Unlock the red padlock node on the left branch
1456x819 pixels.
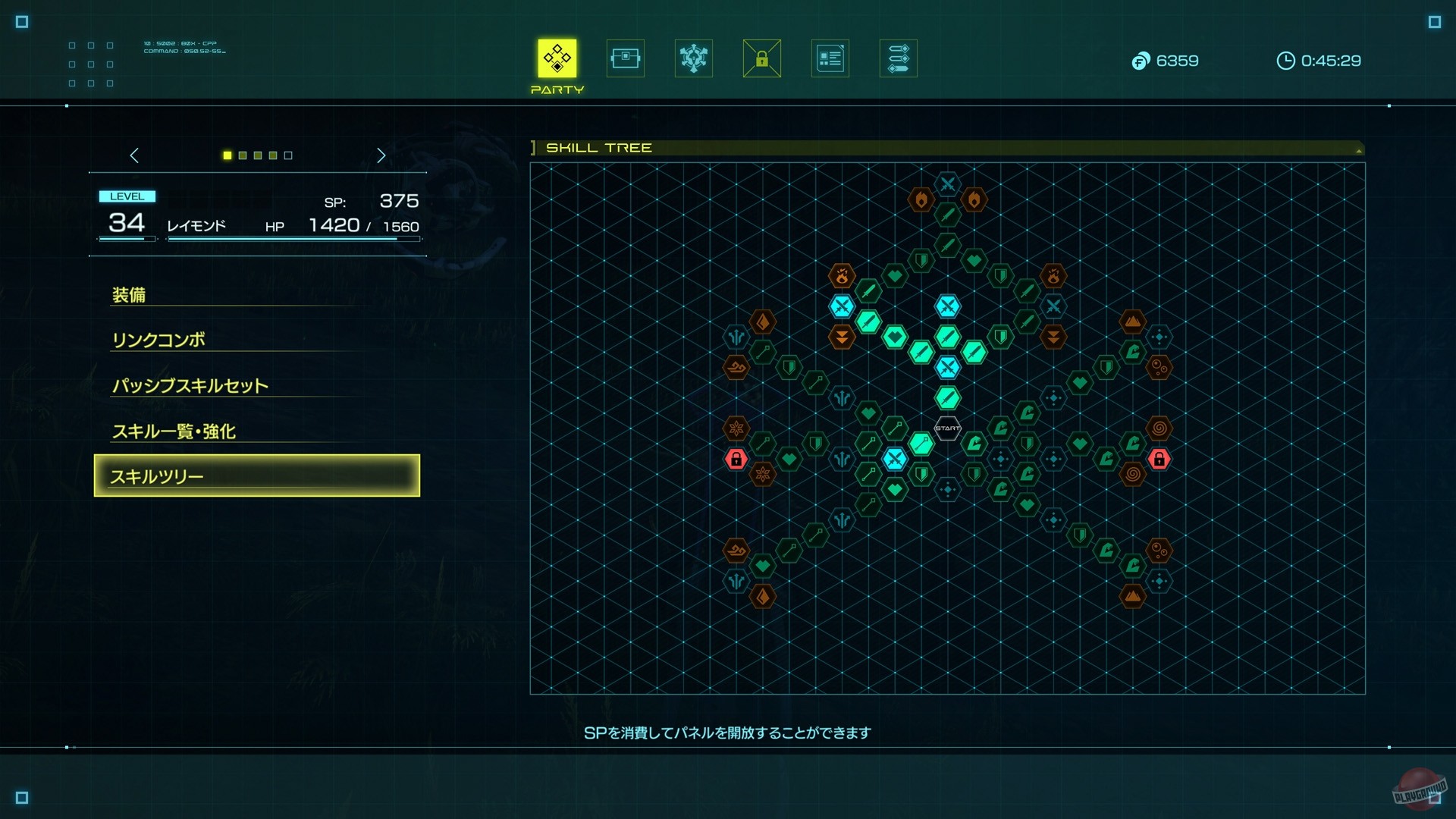pyautogui.click(x=736, y=459)
